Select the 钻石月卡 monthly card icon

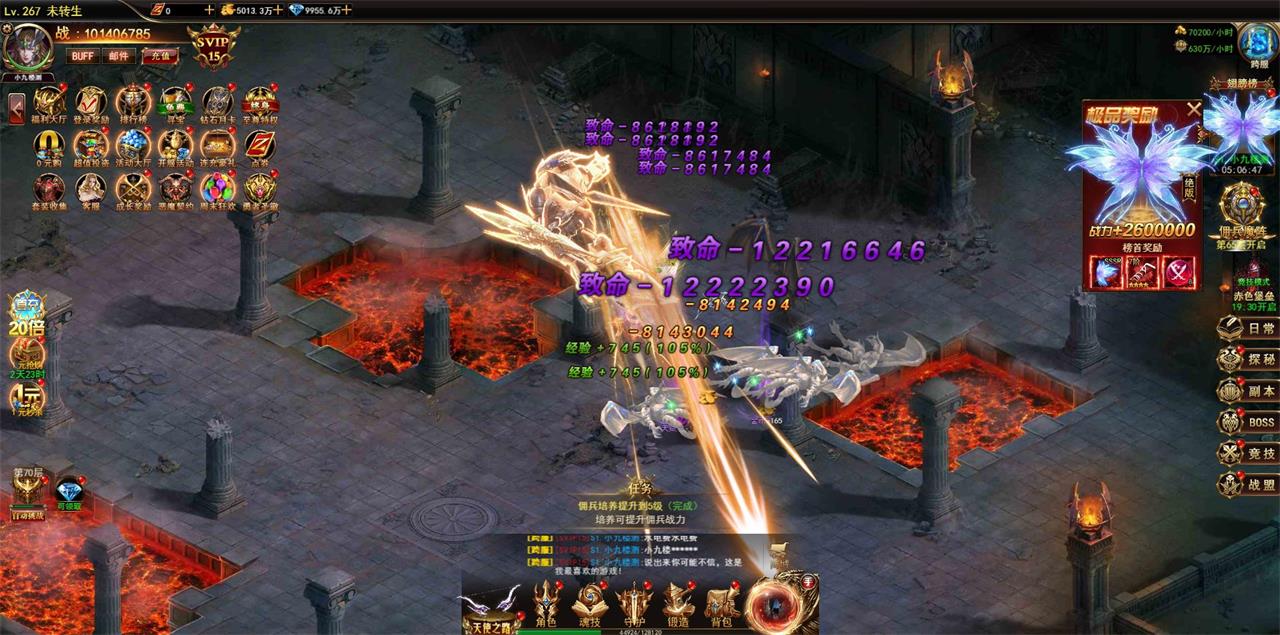[217, 103]
